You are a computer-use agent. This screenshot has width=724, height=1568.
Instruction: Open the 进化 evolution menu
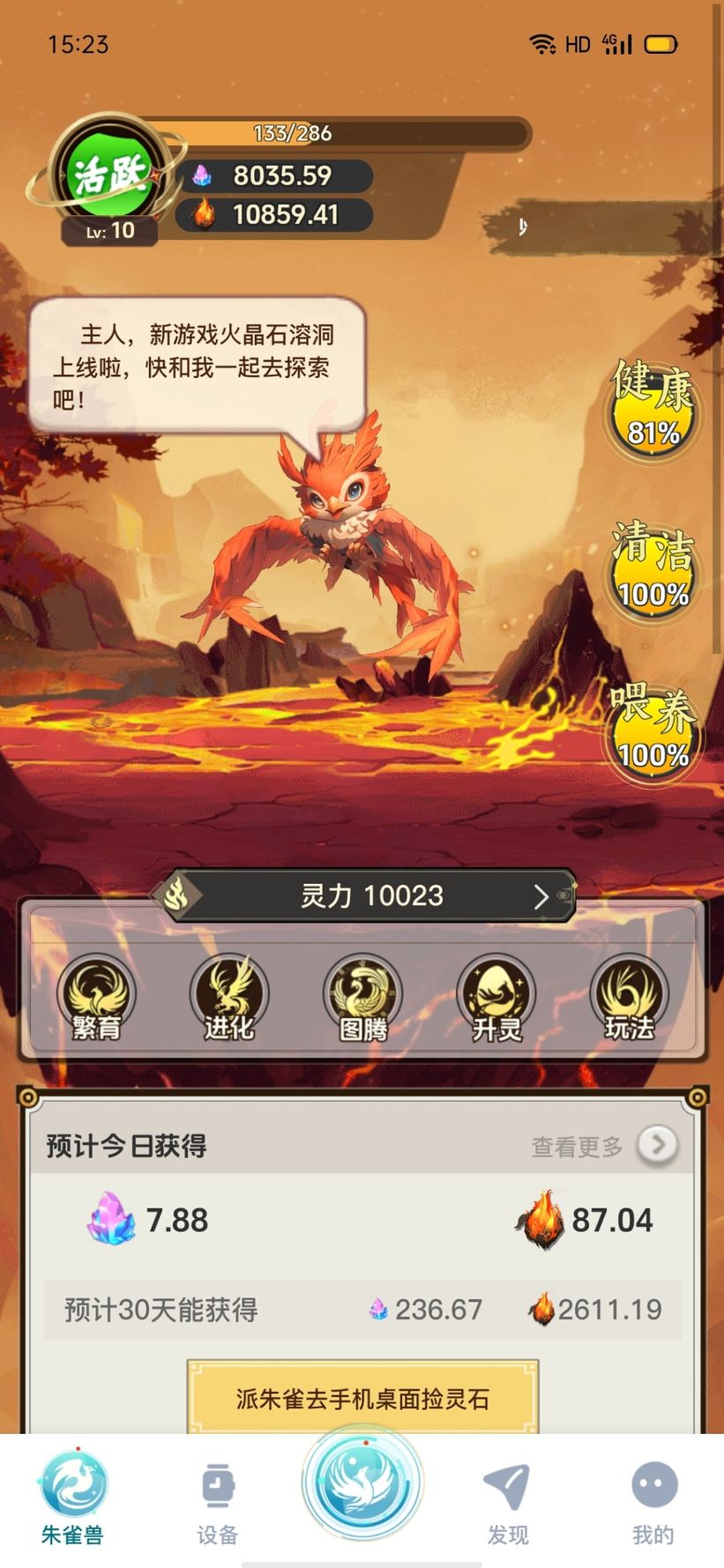pos(229,998)
